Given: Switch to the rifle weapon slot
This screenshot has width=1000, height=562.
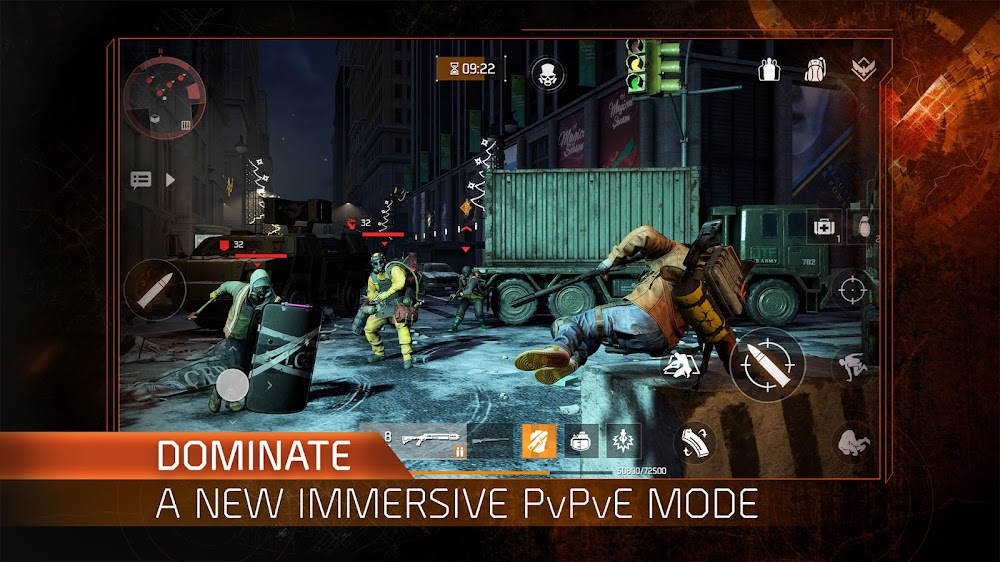Looking at the screenshot, I should [490, 438].
